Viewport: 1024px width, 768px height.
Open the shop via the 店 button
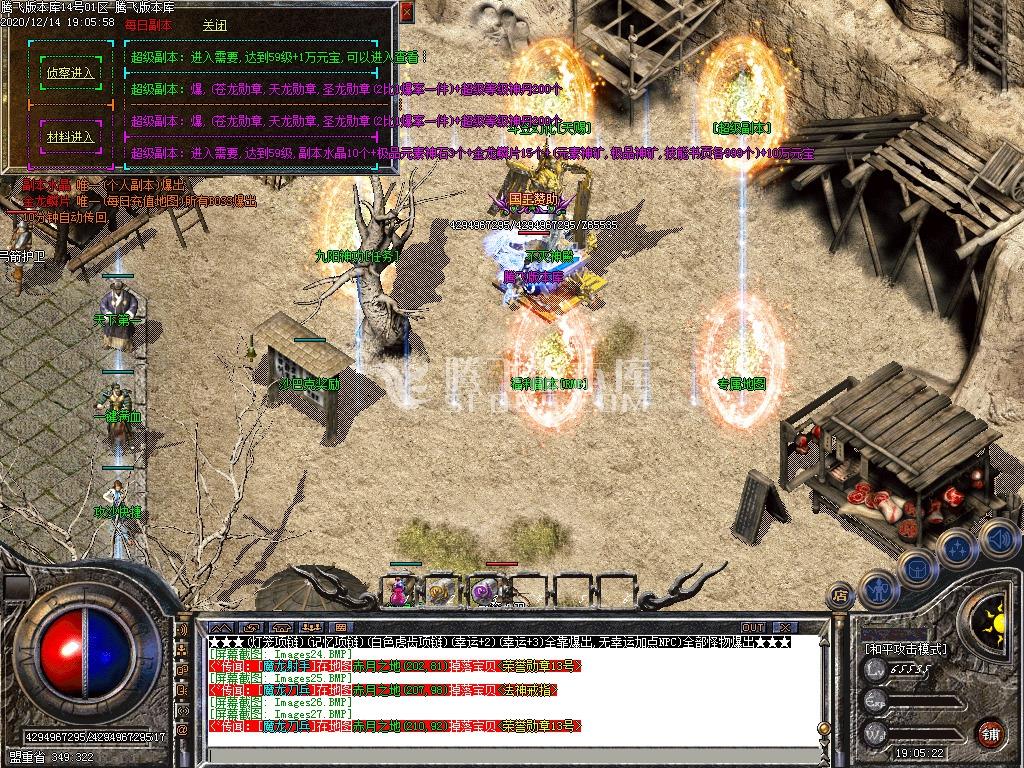(x=838, y=596)
